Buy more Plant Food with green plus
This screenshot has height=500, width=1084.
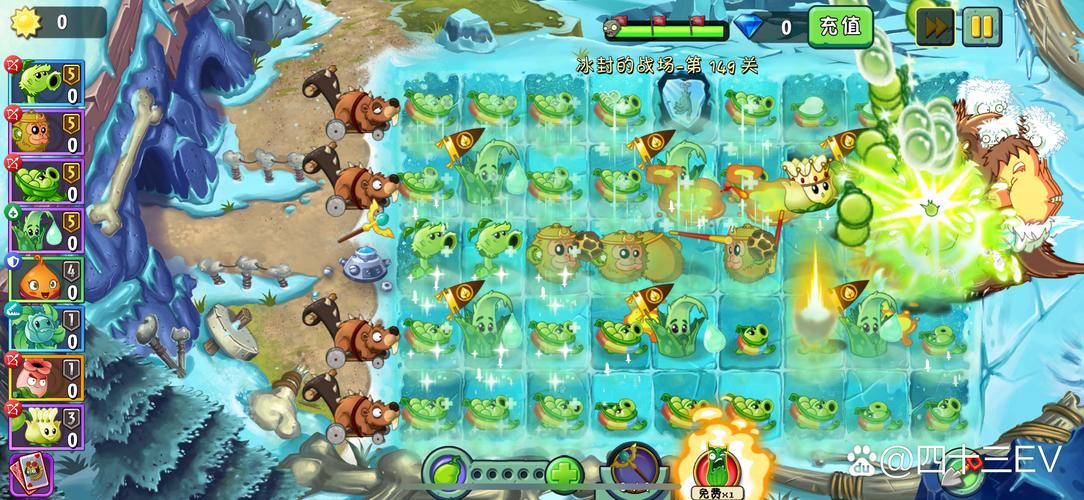coord(565,472)
